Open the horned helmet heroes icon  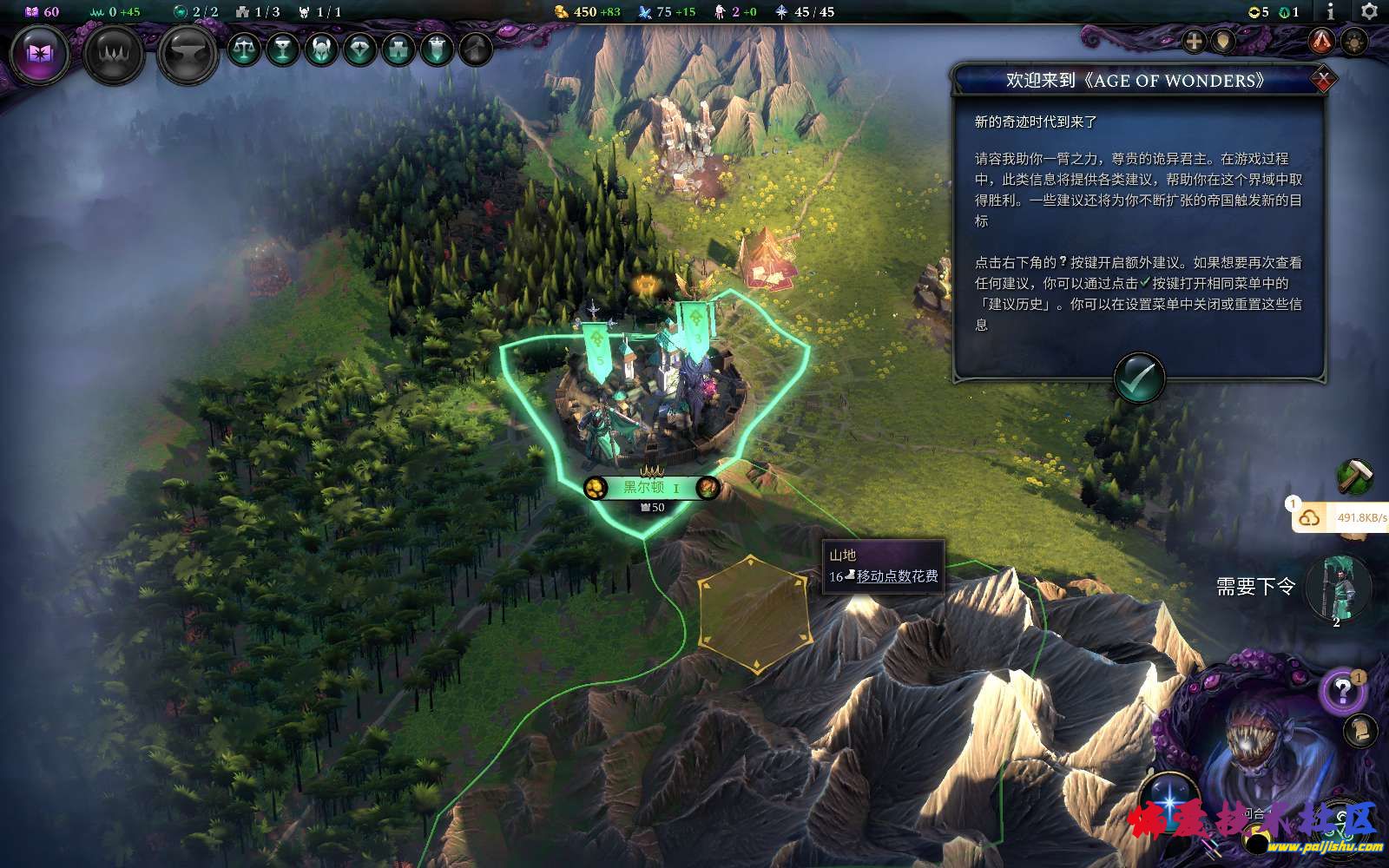tap(321, 49)
